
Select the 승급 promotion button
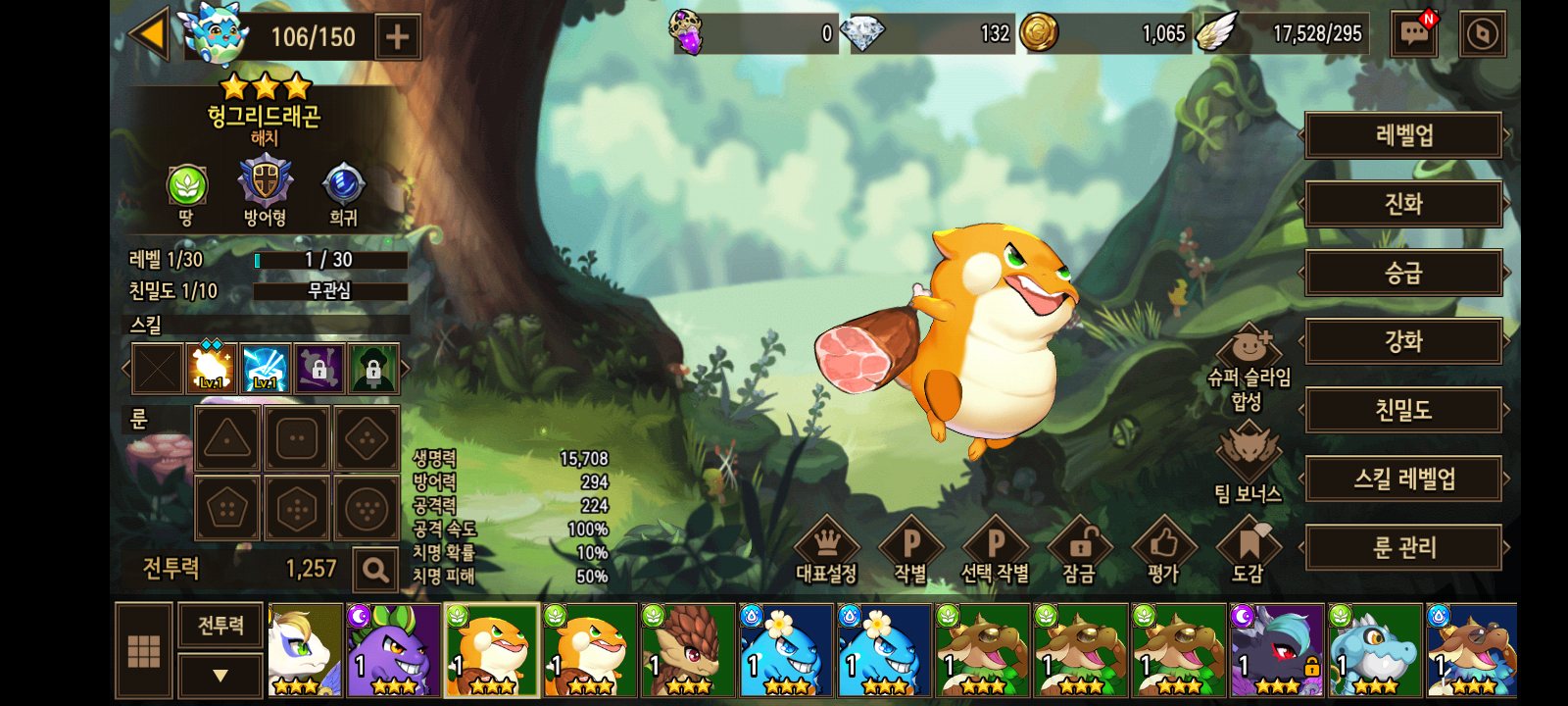(x=1403, y=273)
